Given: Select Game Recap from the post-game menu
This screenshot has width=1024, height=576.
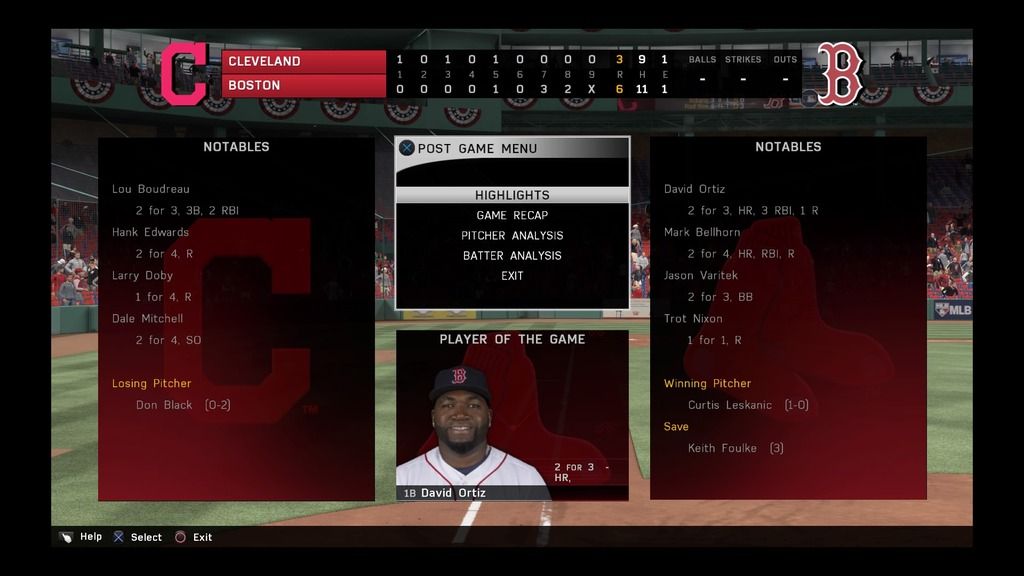Looking at the screenshot, I should click(512, 215).
